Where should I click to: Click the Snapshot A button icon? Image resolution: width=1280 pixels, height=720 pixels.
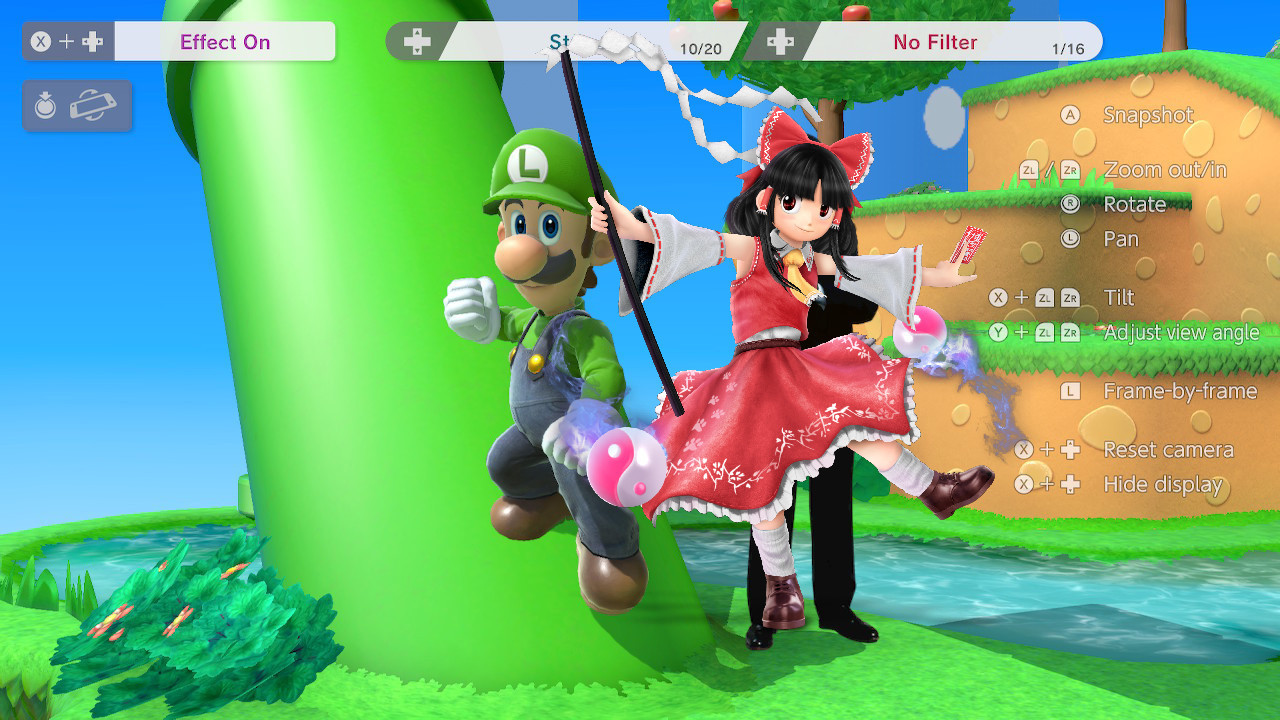pos(1068,115)
